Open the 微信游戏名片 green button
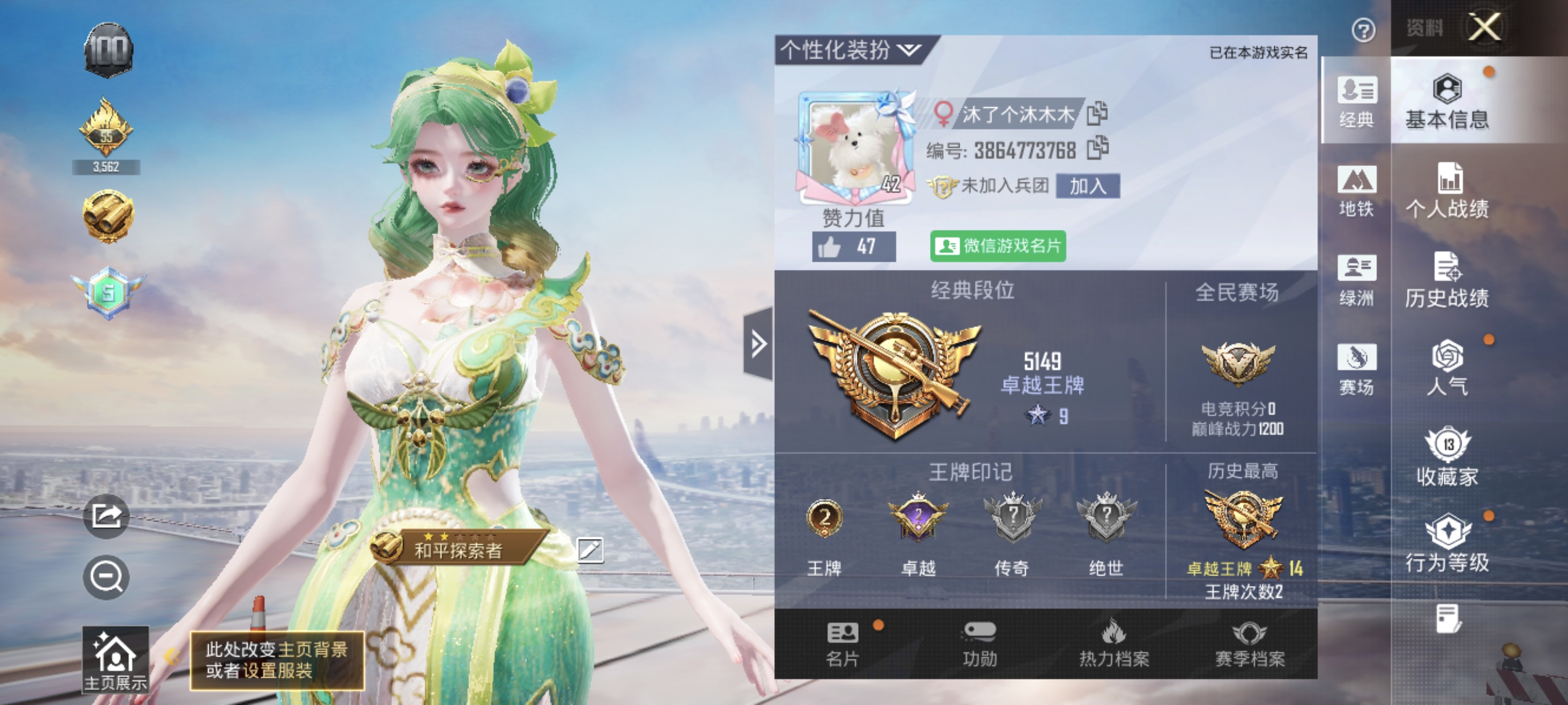This screenshot has width=1568, height=705. tap(998, 246)
